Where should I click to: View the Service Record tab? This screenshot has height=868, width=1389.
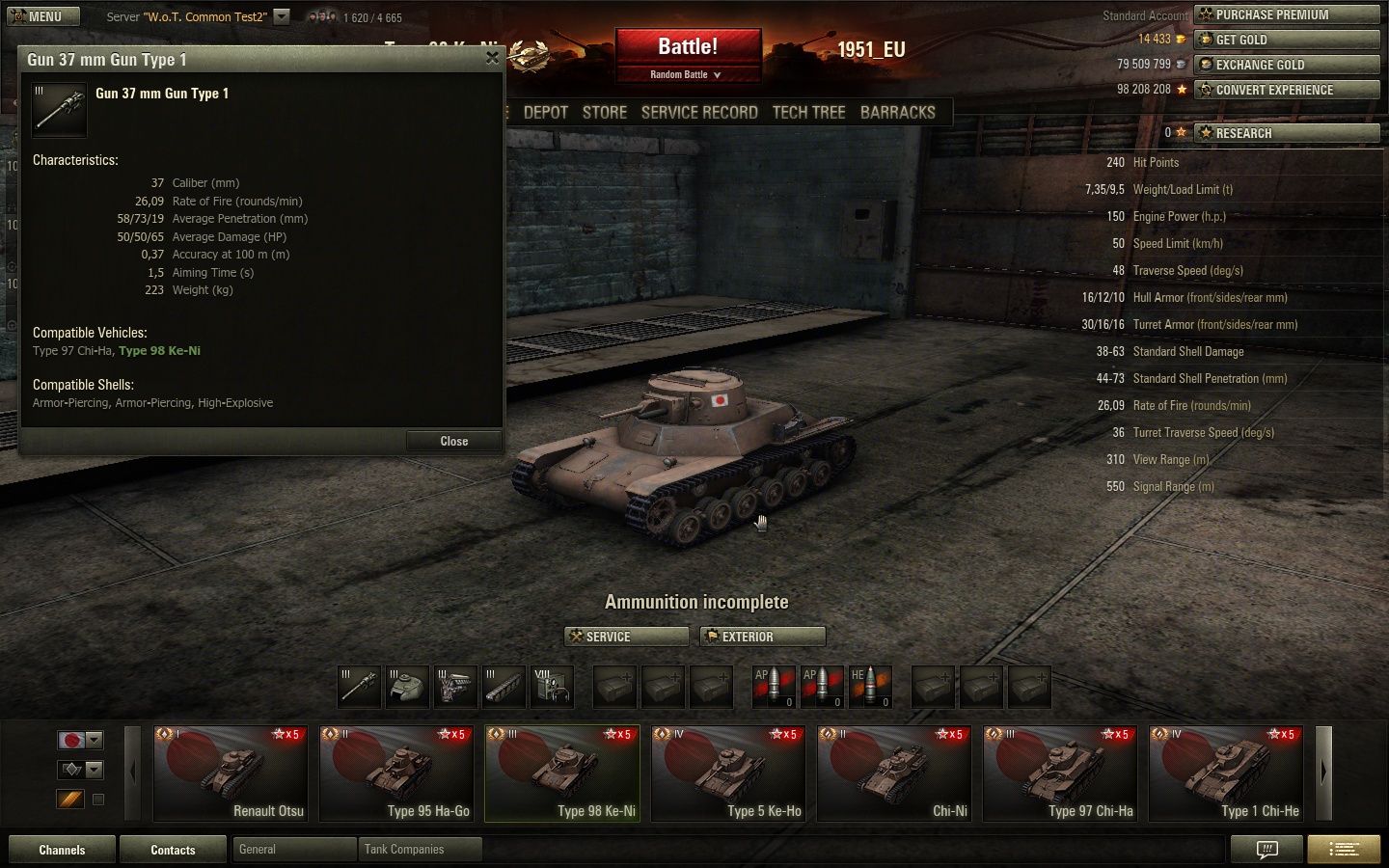pyautogui.click(x=699, y=112)
